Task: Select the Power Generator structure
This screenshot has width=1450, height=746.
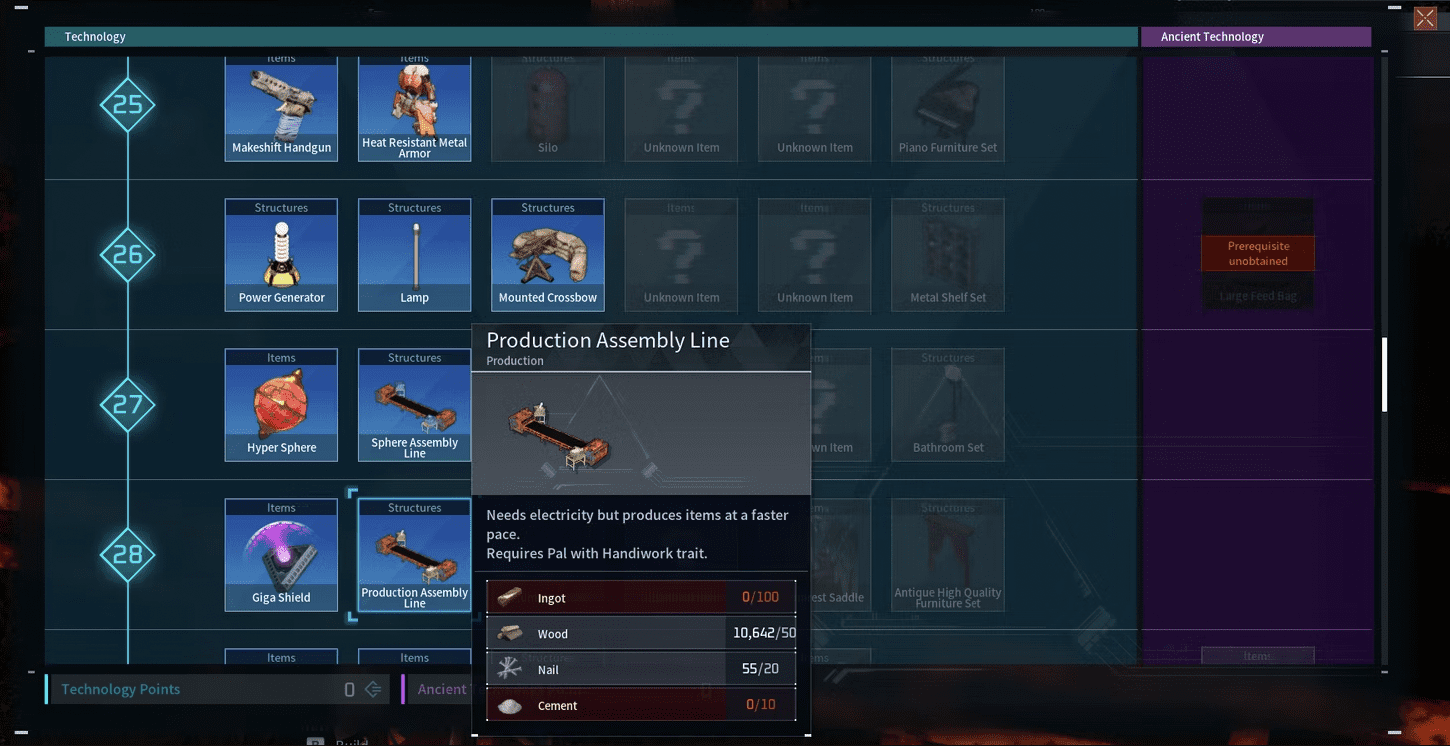Action: [281, 255]
